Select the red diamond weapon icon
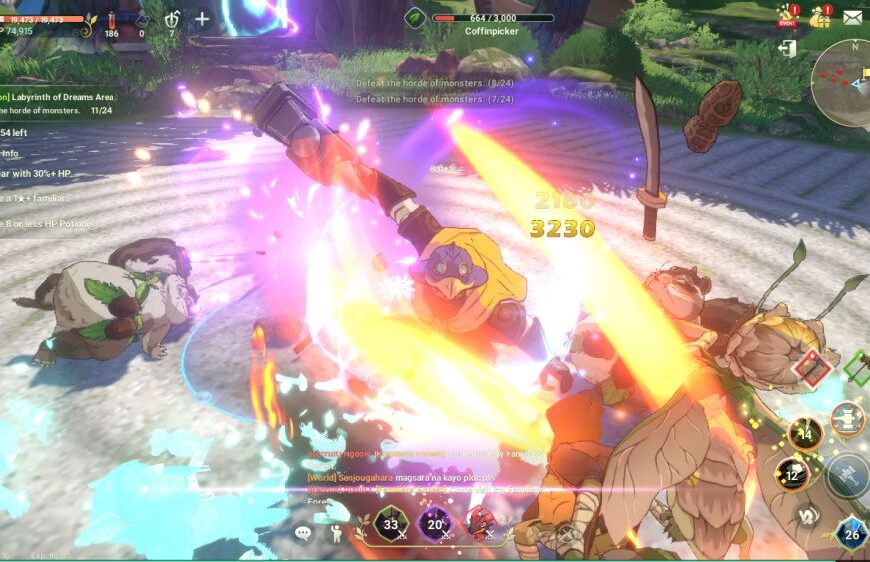The image size is (870, 562). (812, 369)
